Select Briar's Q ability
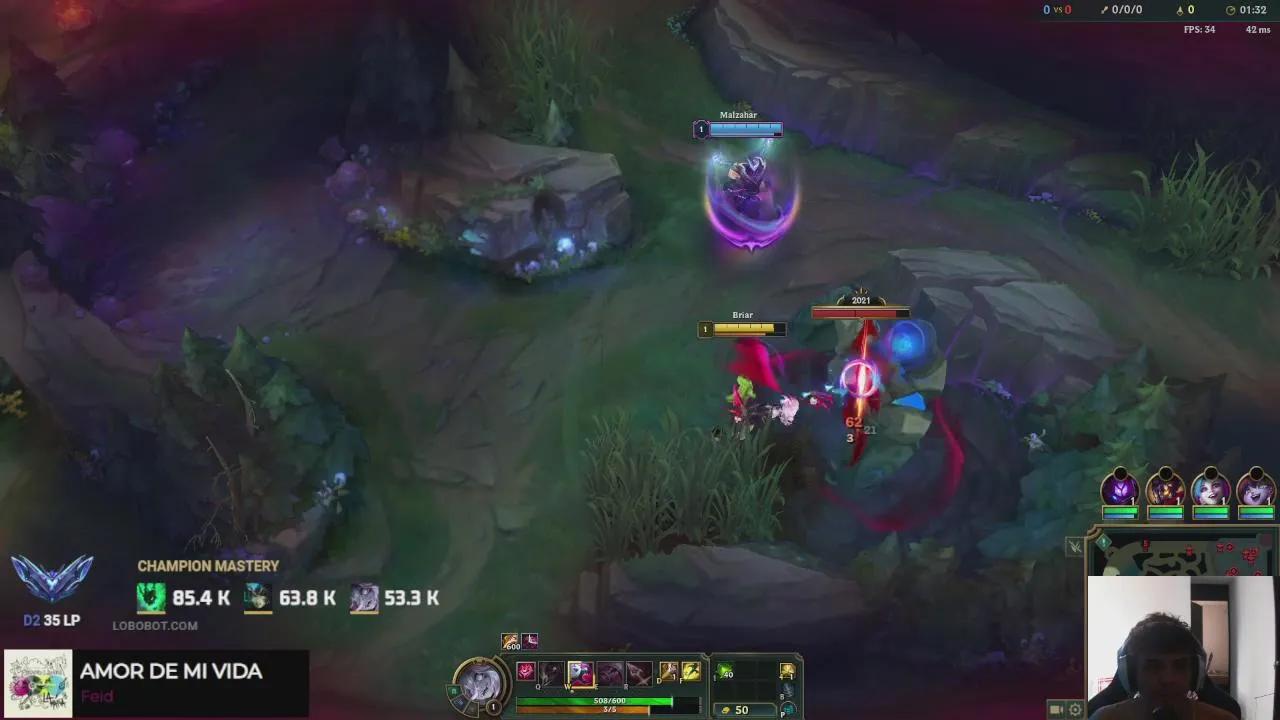 [x=551, y=671]
